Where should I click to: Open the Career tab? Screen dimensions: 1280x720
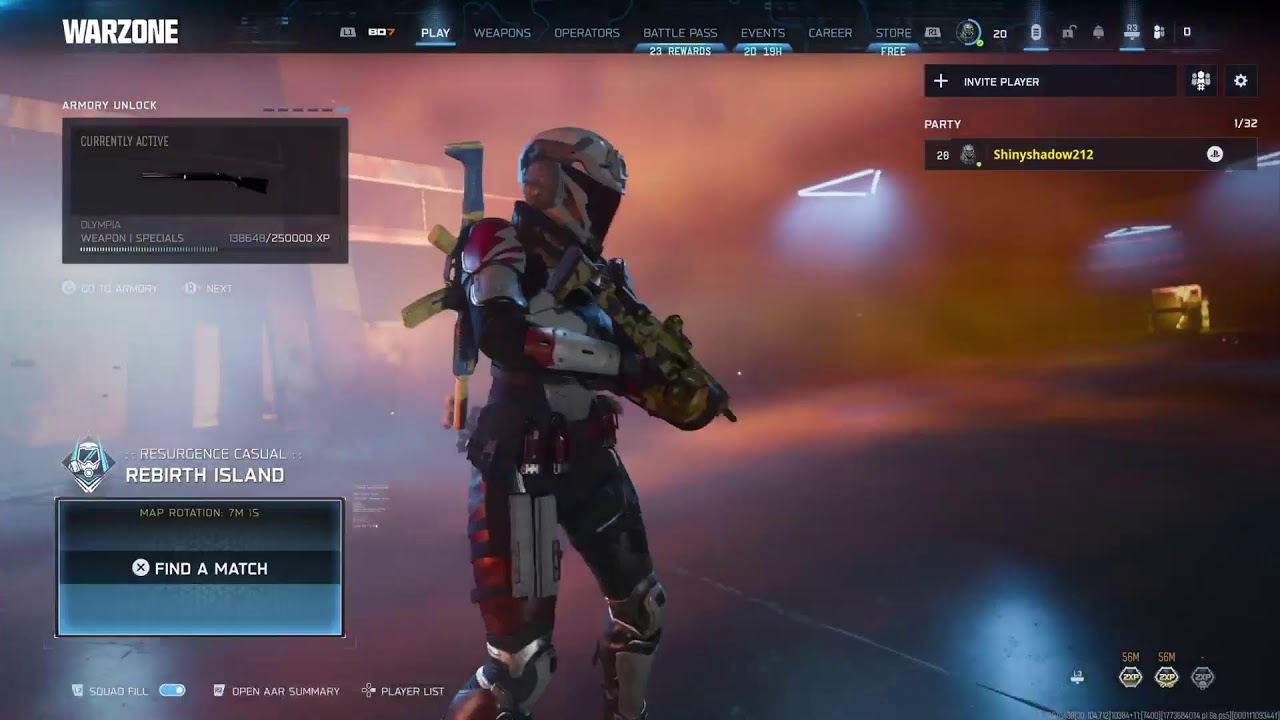pyautogui.click(x=830, y=33)
